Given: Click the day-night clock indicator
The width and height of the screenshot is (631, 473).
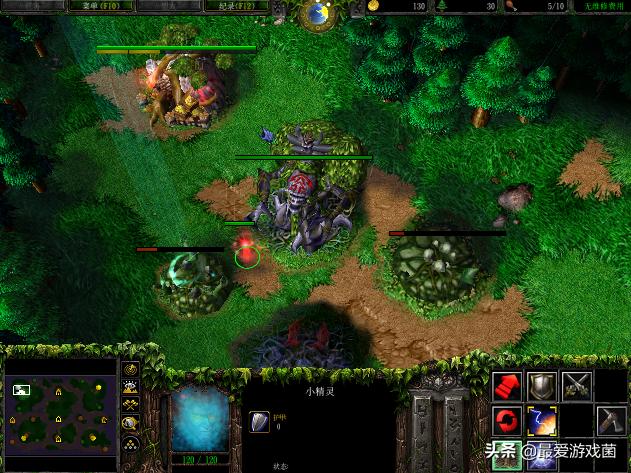Looking at the screenshot, I should 318,13.
